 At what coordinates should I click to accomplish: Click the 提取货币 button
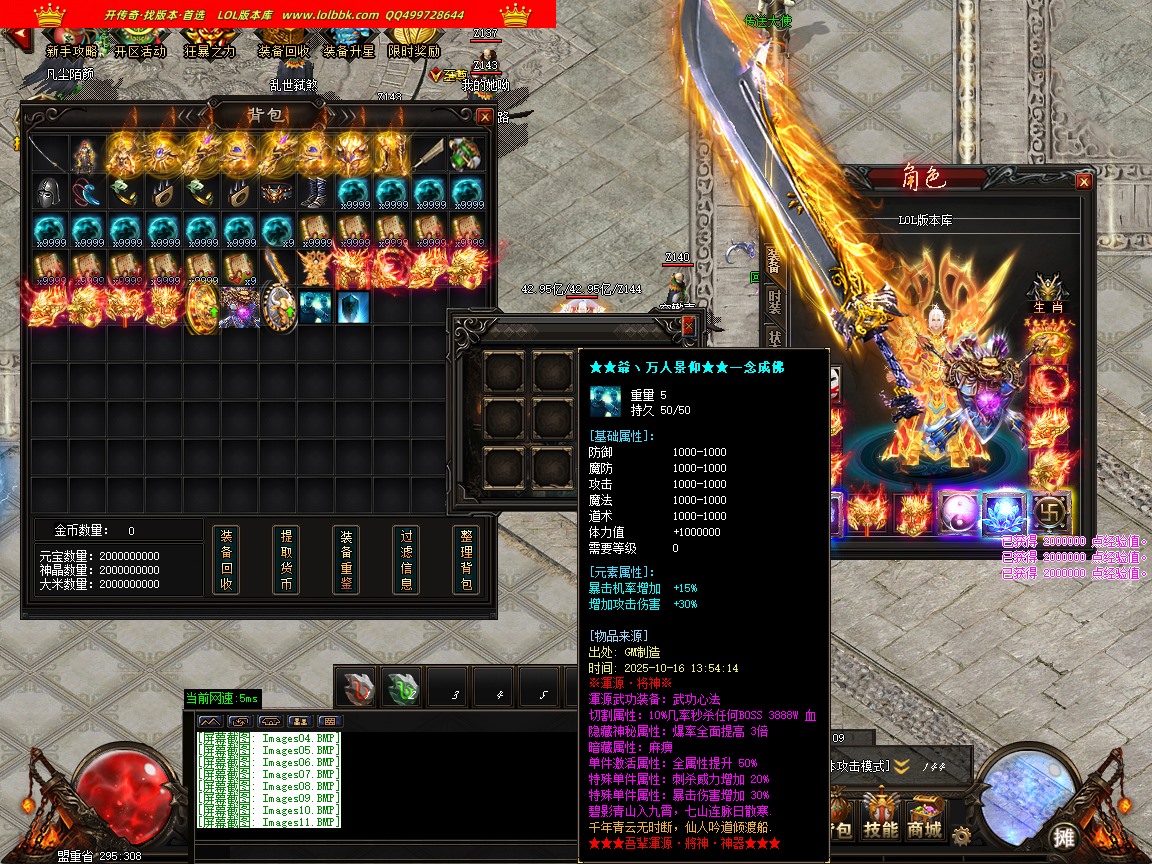pos(286,559)
